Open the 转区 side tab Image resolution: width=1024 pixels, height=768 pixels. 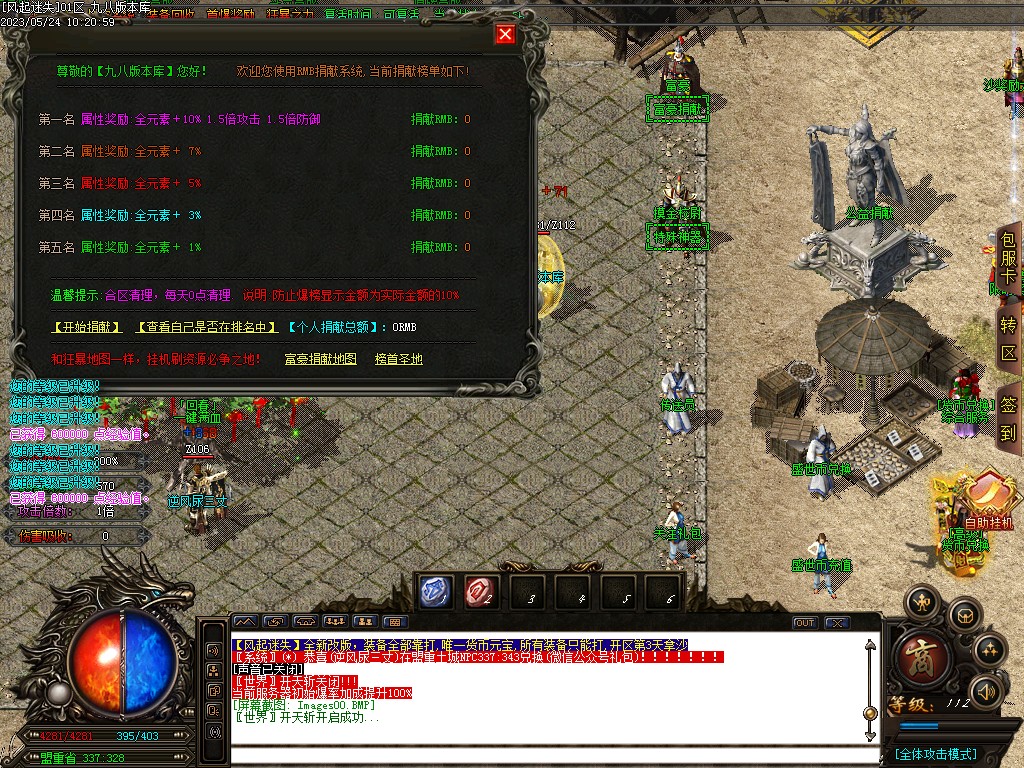point(1008,339)
